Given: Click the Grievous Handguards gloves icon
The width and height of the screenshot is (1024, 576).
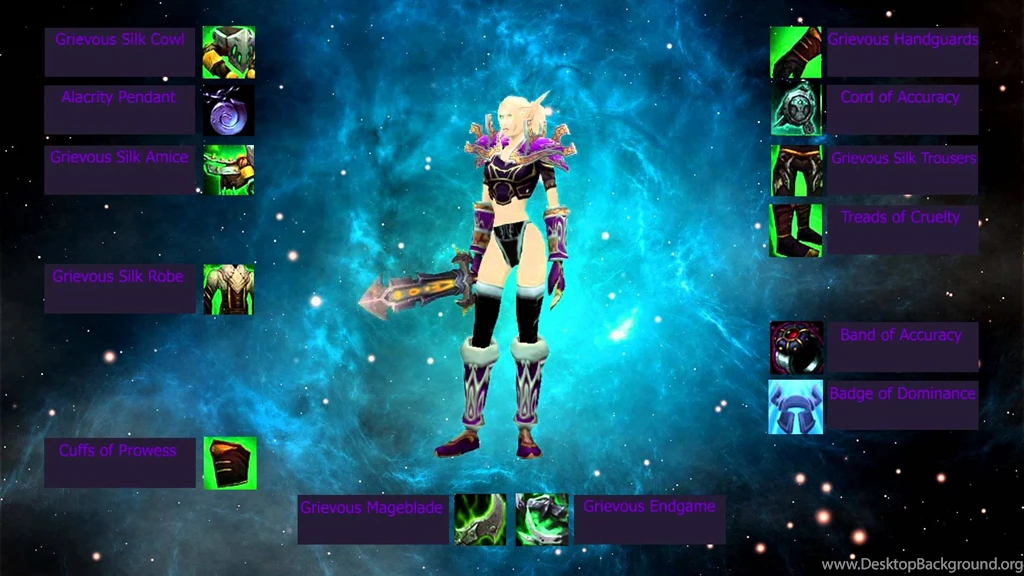Looking at the screenshot, I should [x=796, y=52].
